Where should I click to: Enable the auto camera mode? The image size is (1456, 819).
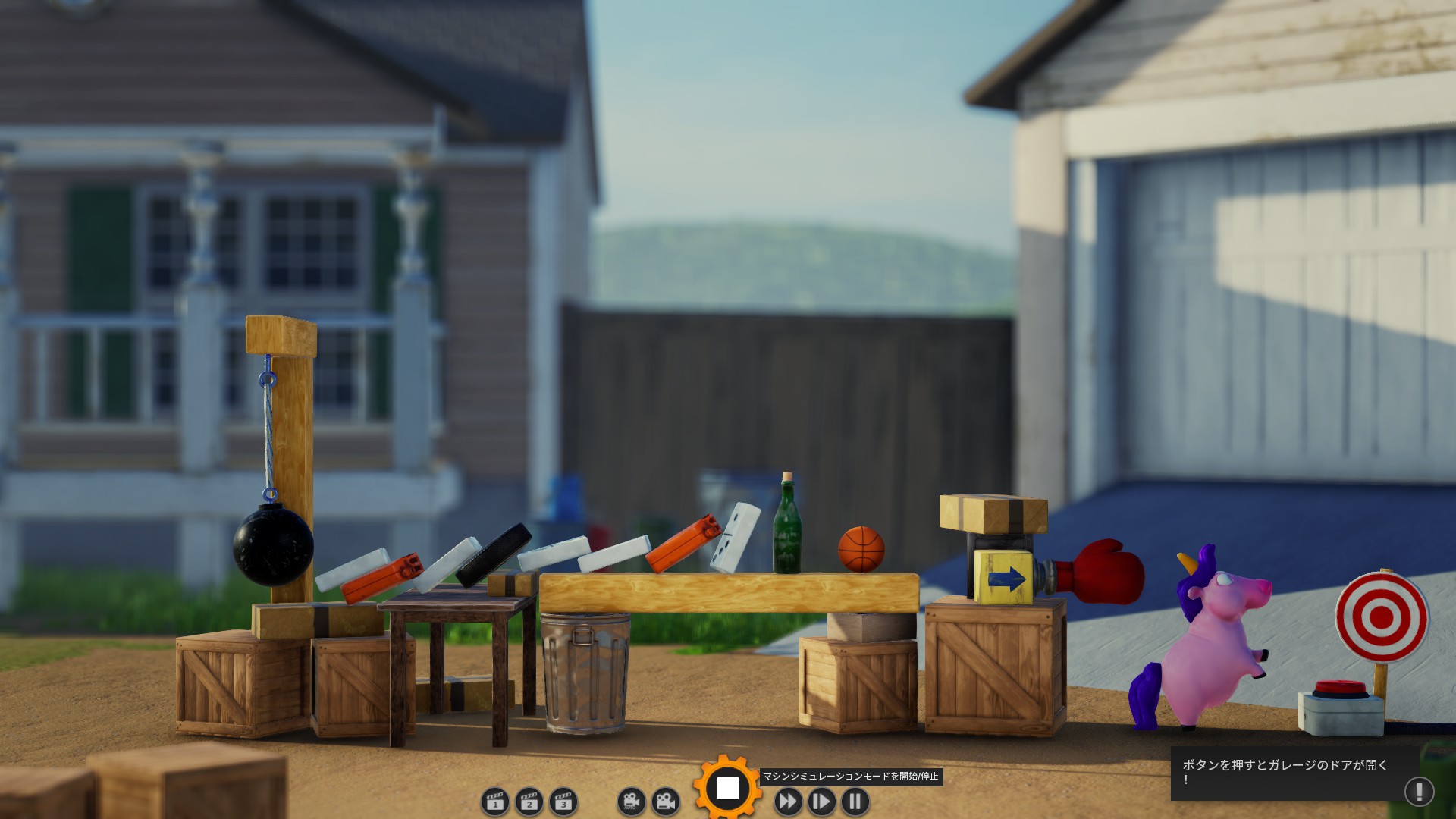pyautogui.click(x=631, y=802)
